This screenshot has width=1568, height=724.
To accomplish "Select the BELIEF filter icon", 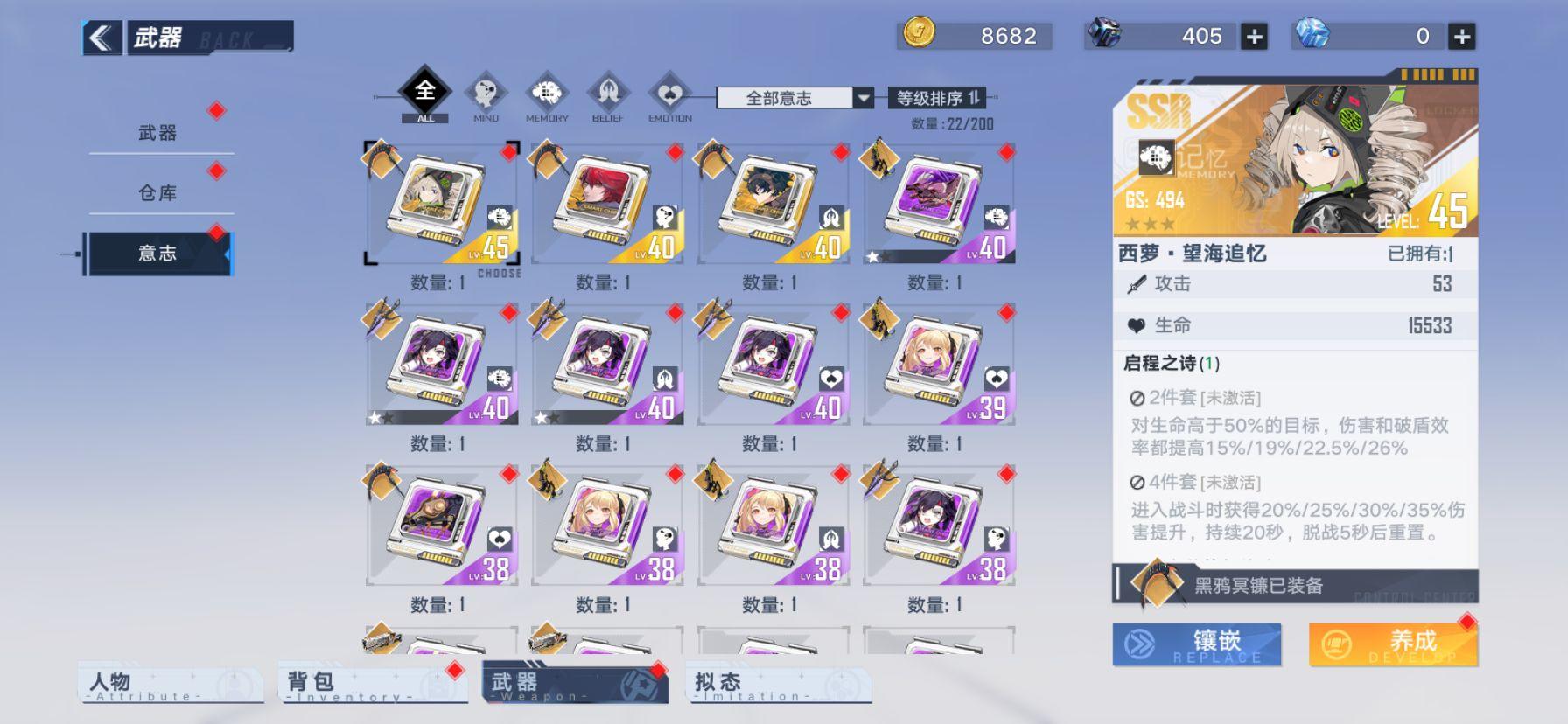I will (610, 94).
